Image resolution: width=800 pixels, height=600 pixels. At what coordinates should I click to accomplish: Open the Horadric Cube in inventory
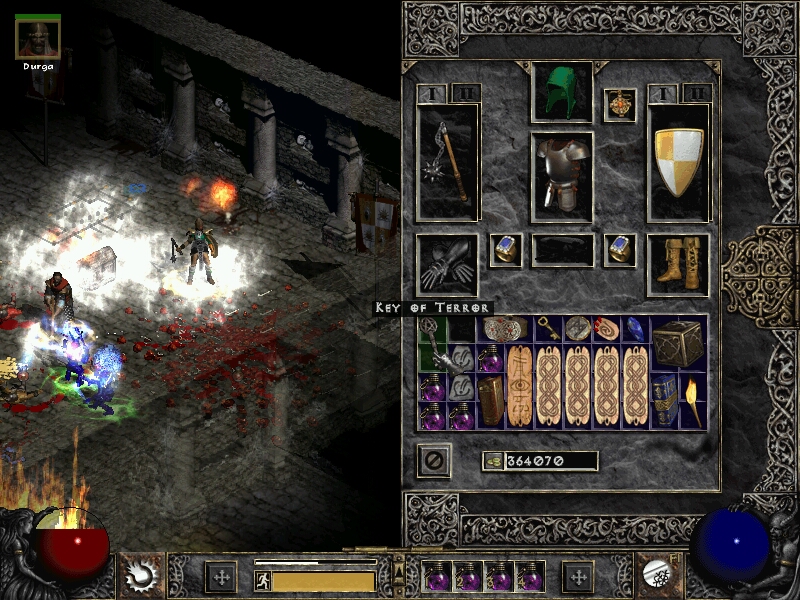(x=678, y=344)
